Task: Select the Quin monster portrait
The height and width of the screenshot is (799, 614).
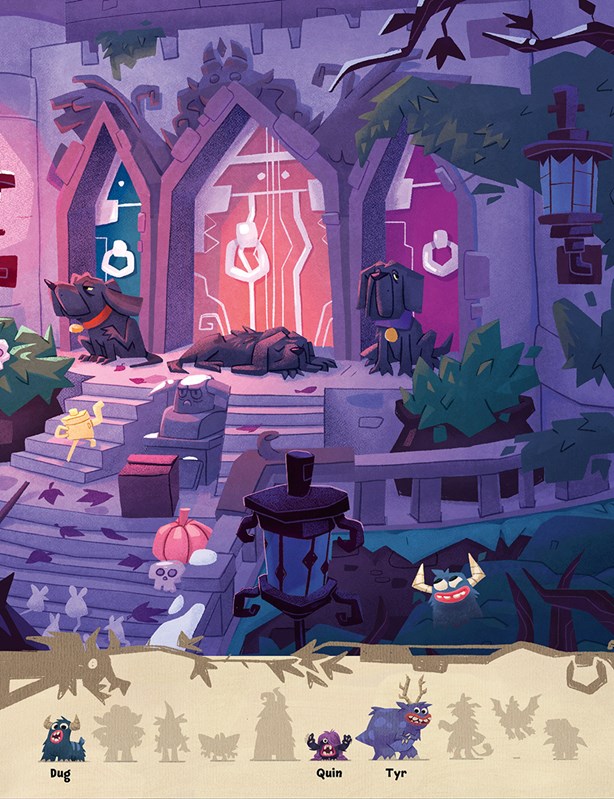Action: click(328, 743)
